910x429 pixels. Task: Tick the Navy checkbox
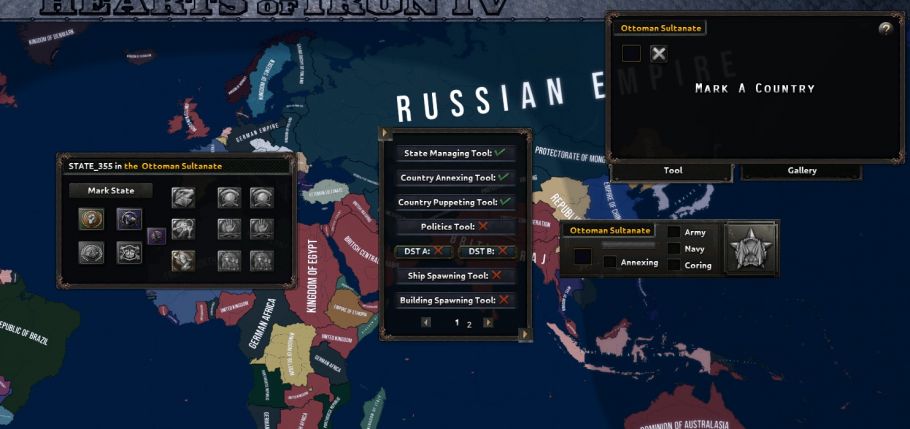pos(674,249)
